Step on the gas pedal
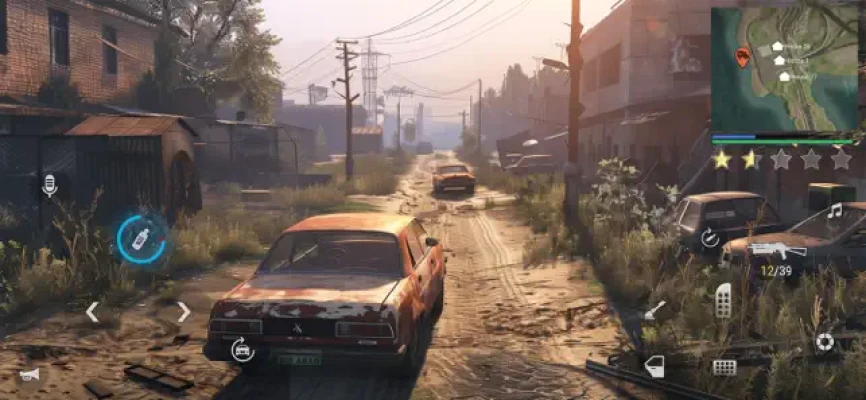Viewport: 866px width, 400px height. 722,300
